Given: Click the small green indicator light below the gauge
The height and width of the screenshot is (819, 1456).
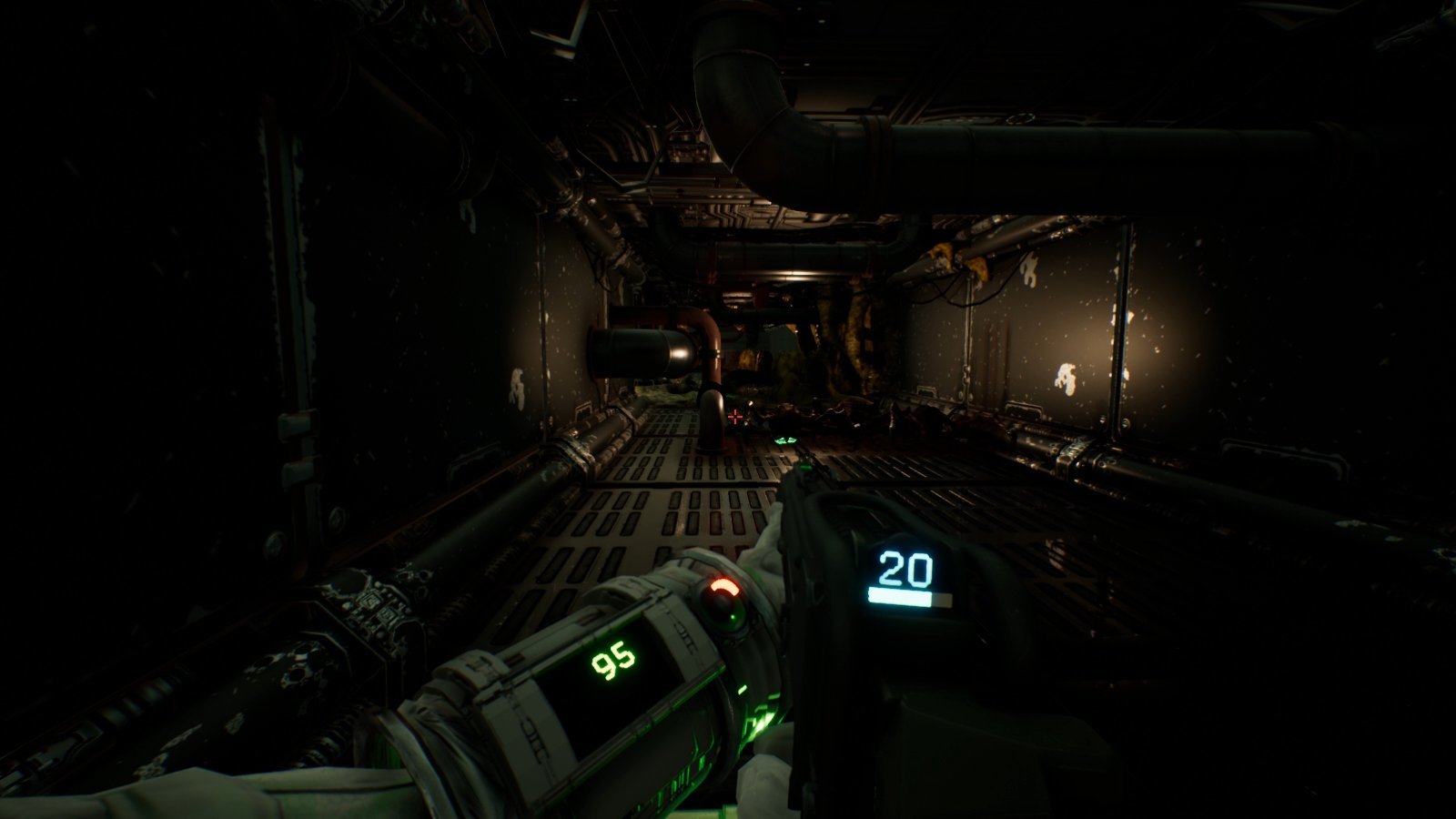Looking at the screenshot, I should pos(731,617).
